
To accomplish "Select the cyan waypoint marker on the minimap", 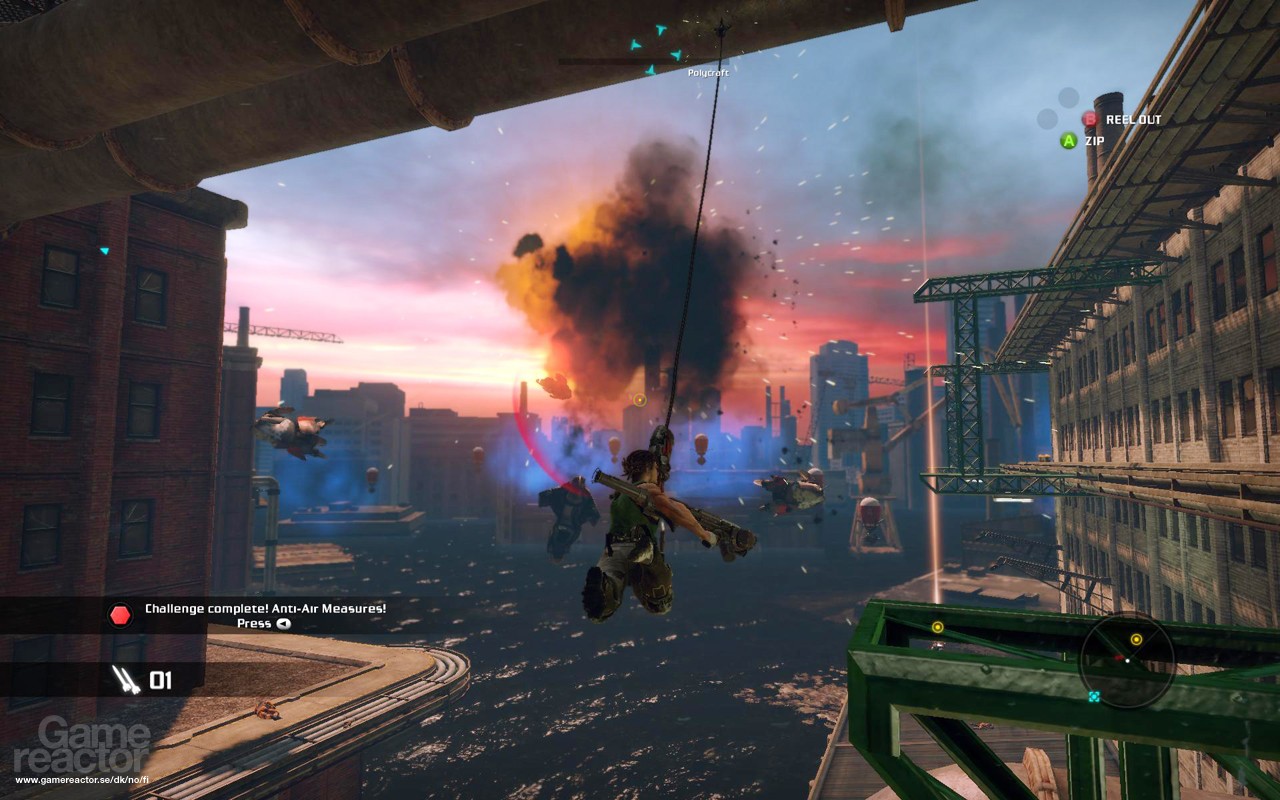I will coord(1095,696).
